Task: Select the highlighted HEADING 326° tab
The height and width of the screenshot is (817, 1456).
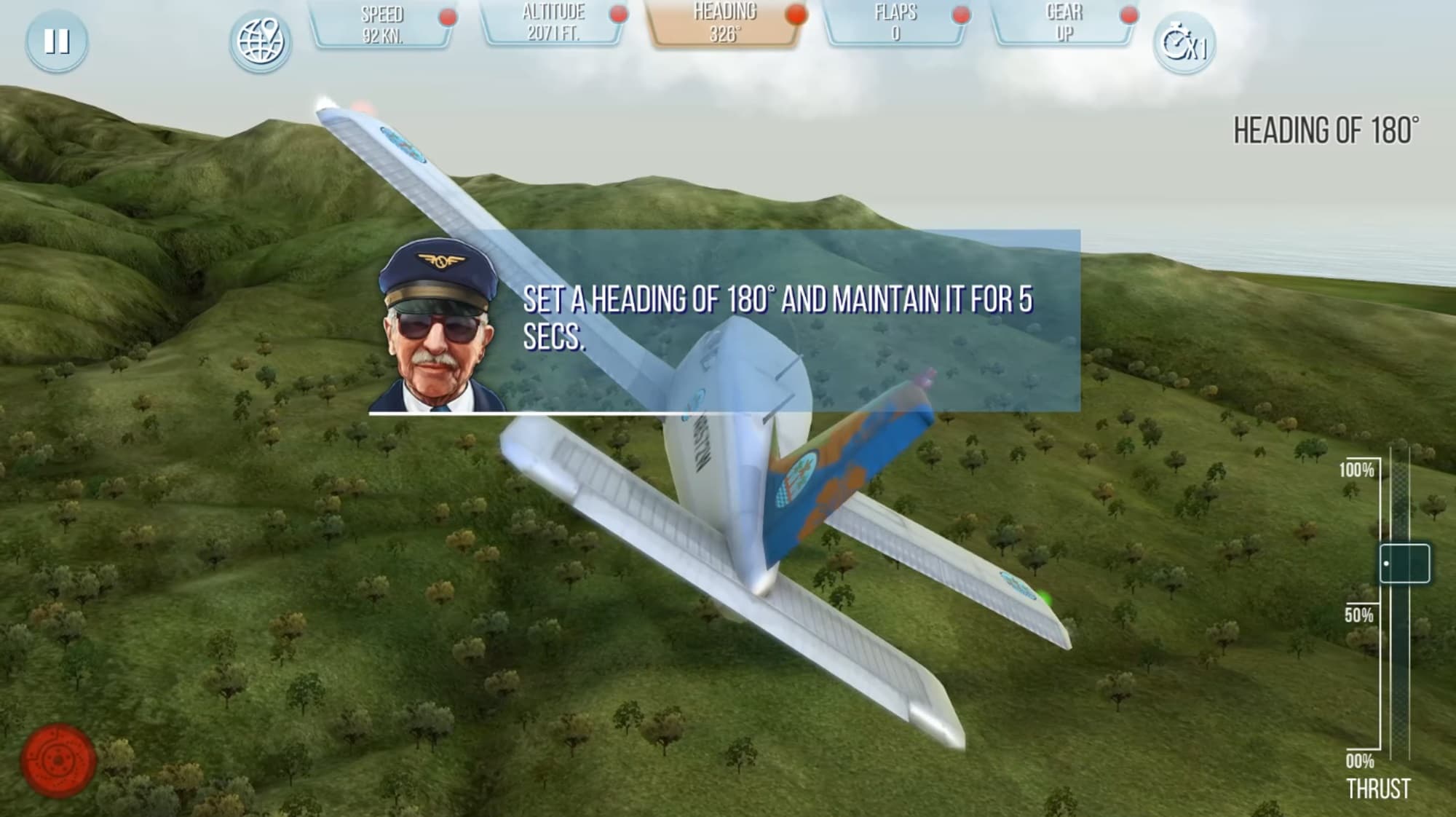Action: pyautogui.click(x=724, y=24)
